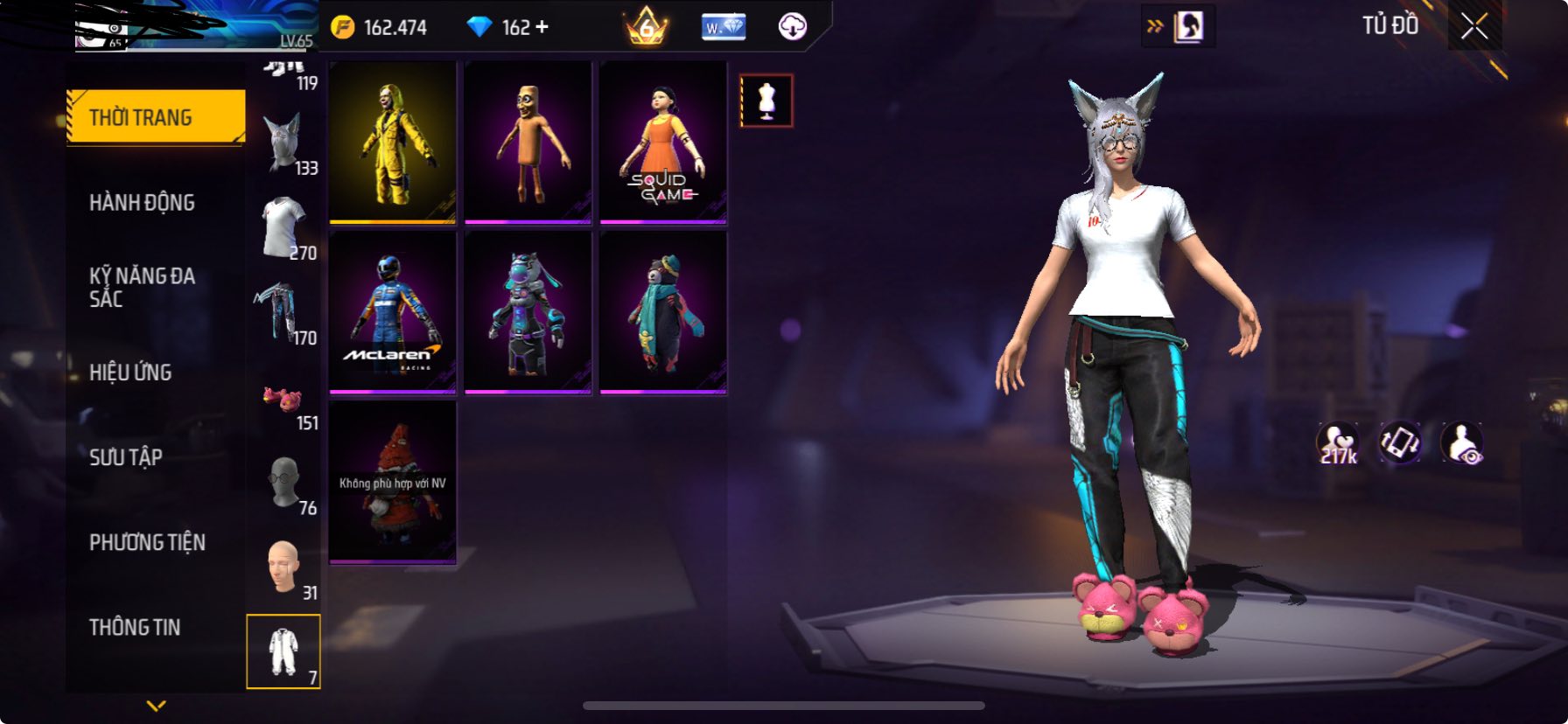Go to Sưu Tập tab
1568x724 pixels.
[x=126, y=457]
